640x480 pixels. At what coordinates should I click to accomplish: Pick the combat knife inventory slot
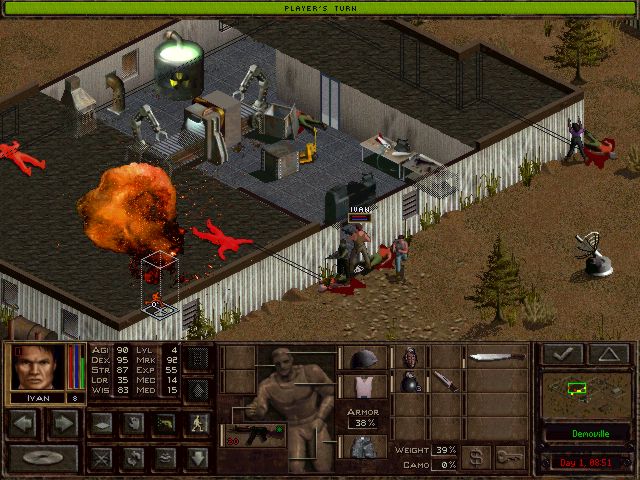tap(442, 381)
